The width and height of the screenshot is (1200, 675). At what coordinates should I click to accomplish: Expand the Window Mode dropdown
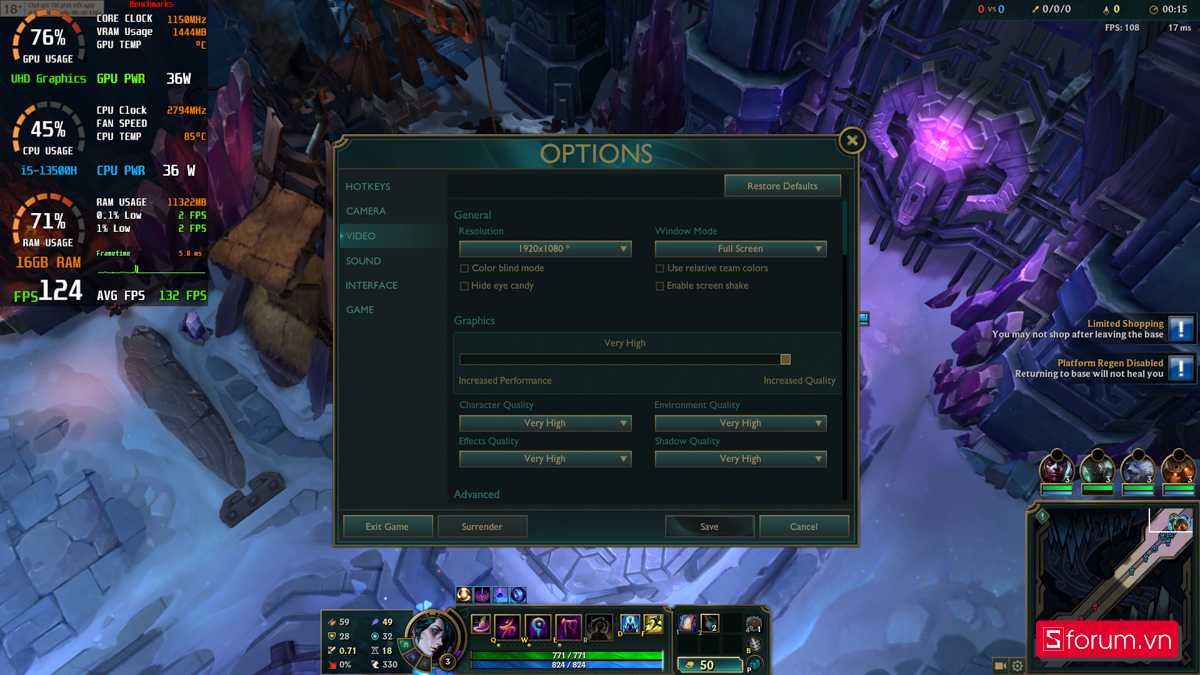click(x=740, y=249)
